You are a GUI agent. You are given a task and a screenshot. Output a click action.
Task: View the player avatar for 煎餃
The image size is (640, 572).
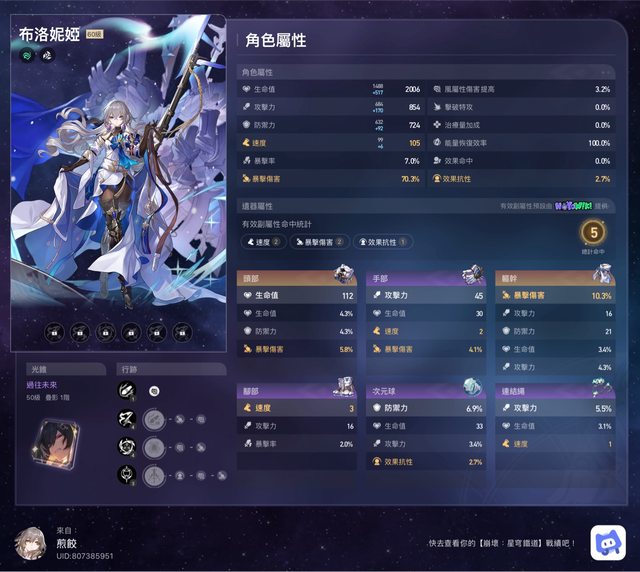click(x=31, y=542)
